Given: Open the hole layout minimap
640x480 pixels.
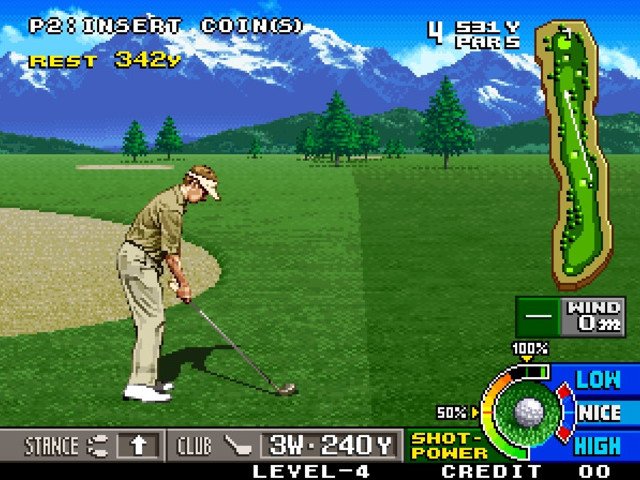Looking at the screenshot, I should [x=568, y=153].
